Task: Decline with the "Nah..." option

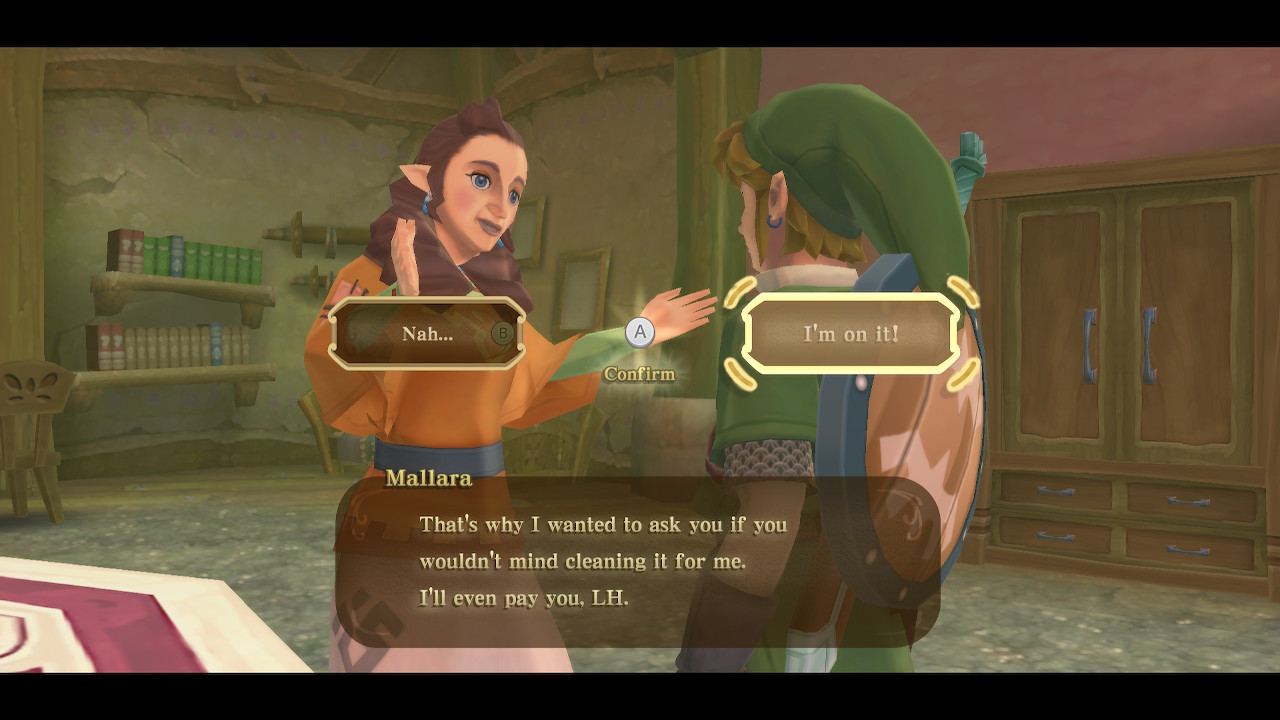Action: [x=428, y=334]
